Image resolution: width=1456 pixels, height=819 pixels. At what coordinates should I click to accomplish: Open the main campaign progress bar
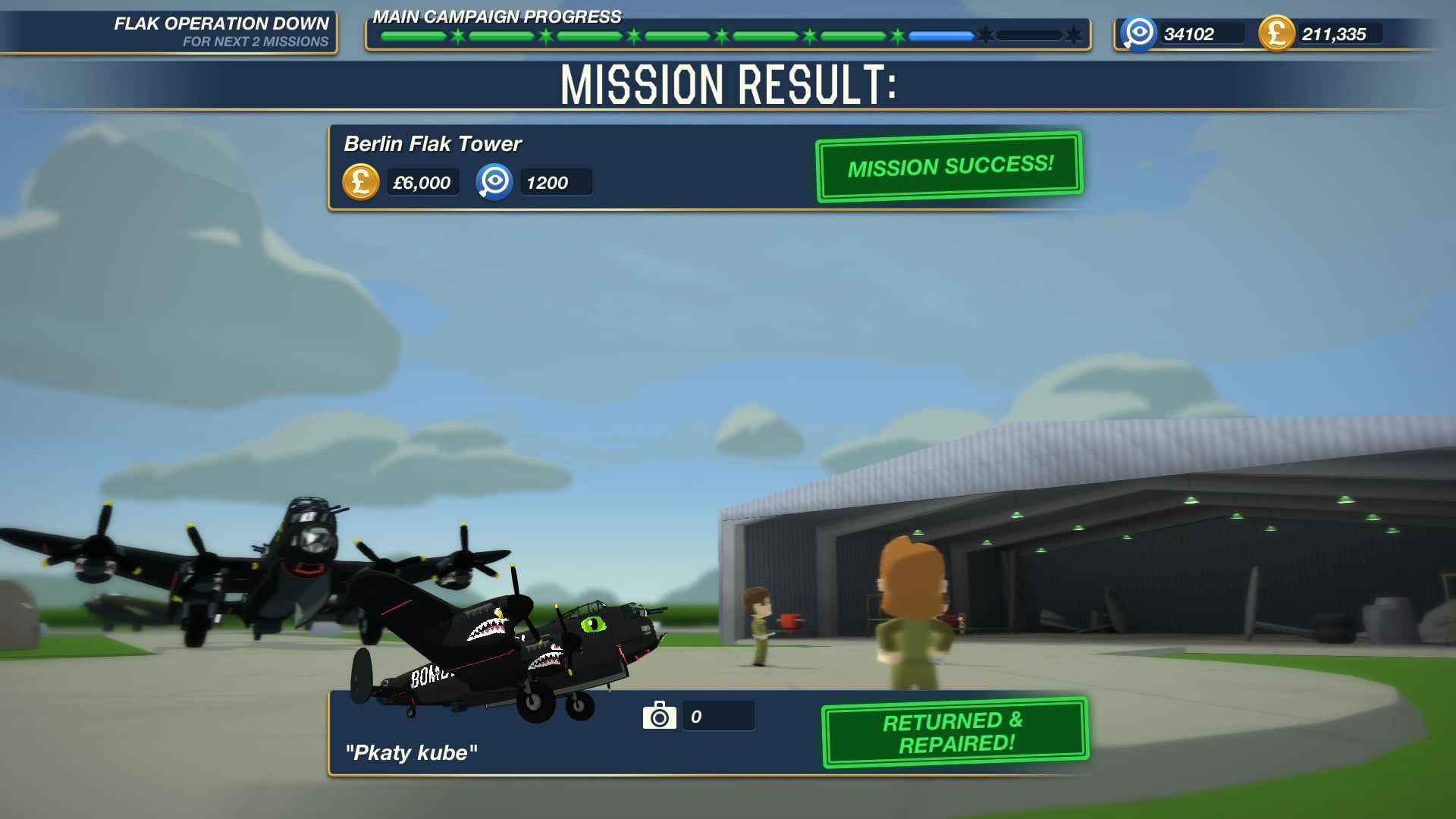click(726, 35)
